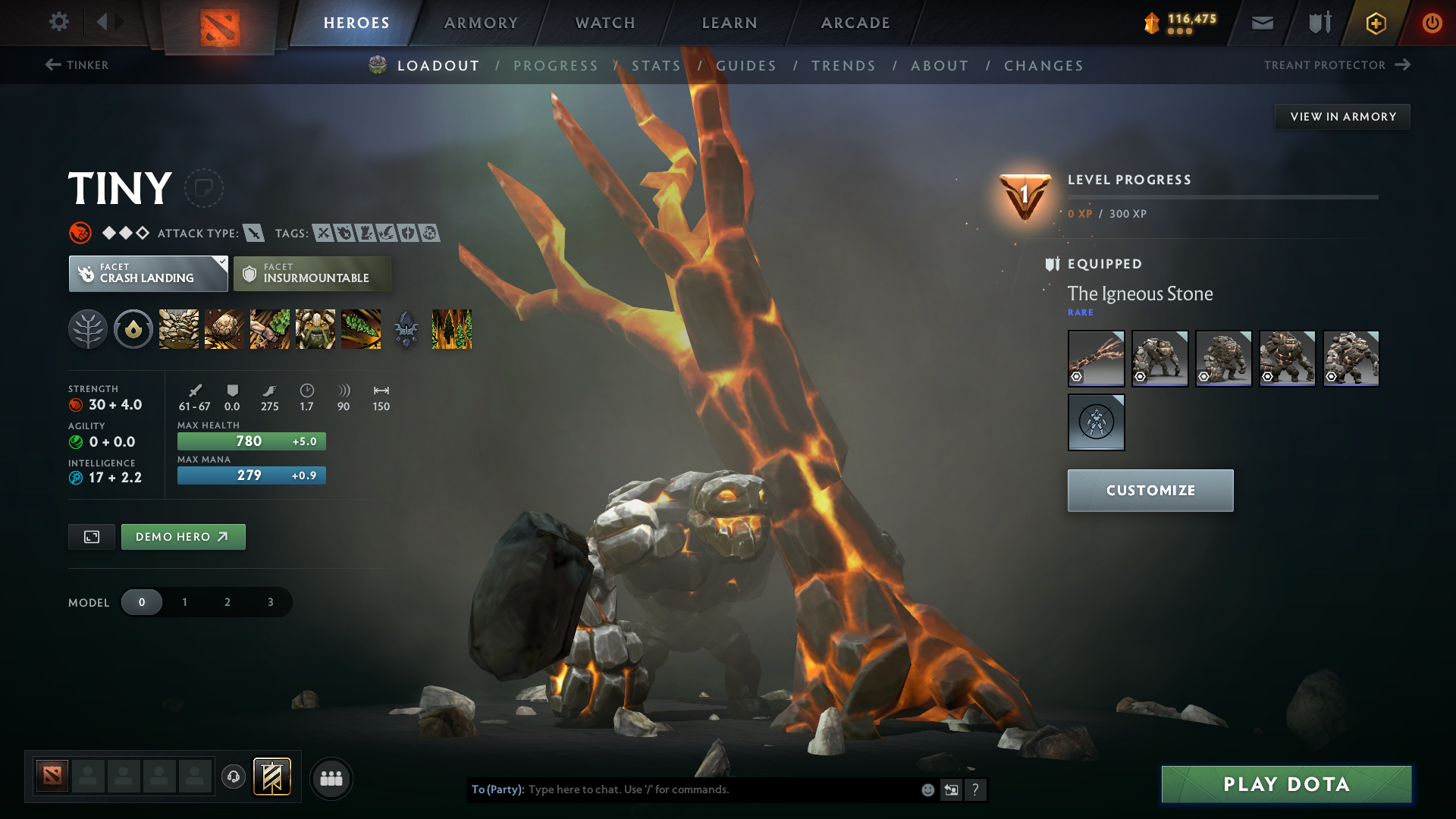Viewport: 1456px width, 819px height.
Task: Select Tiny's Tree Grab ability icon
Action: pyautogui.click(x=270, y=329)
